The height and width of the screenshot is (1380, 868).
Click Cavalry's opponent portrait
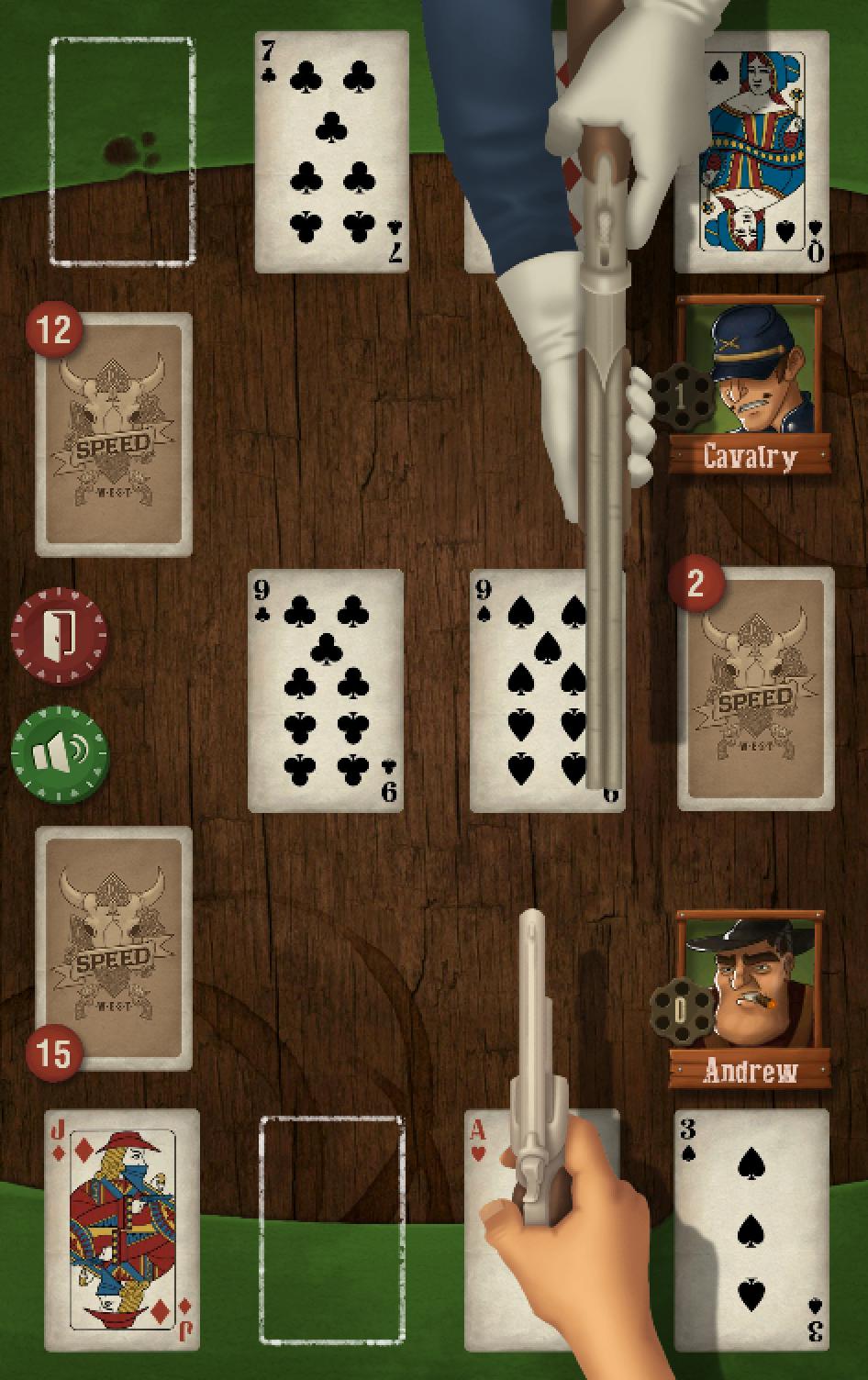click(x=751, y=367)
